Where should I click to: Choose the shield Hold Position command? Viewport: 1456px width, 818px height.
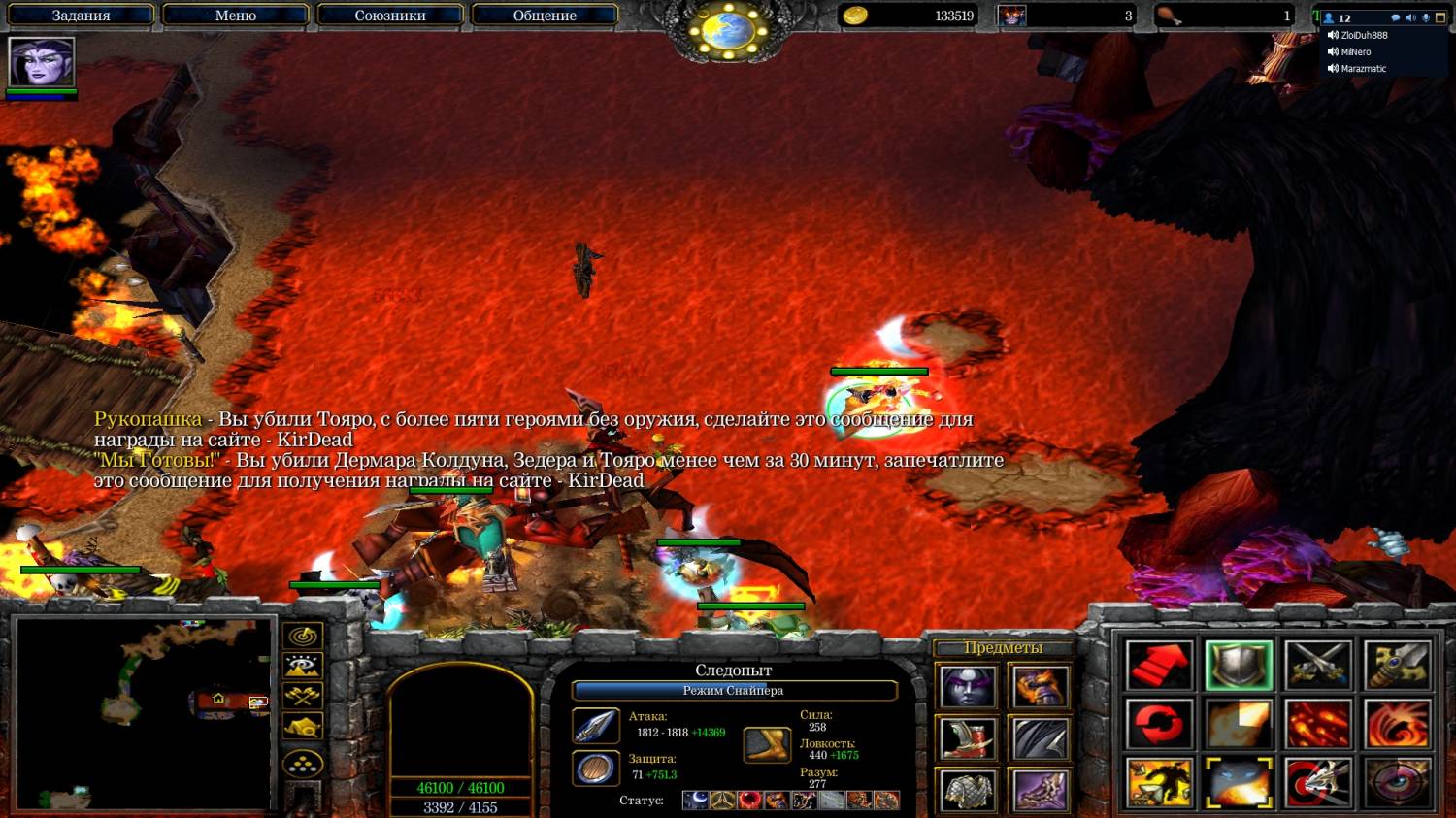tap(1239, 666)
